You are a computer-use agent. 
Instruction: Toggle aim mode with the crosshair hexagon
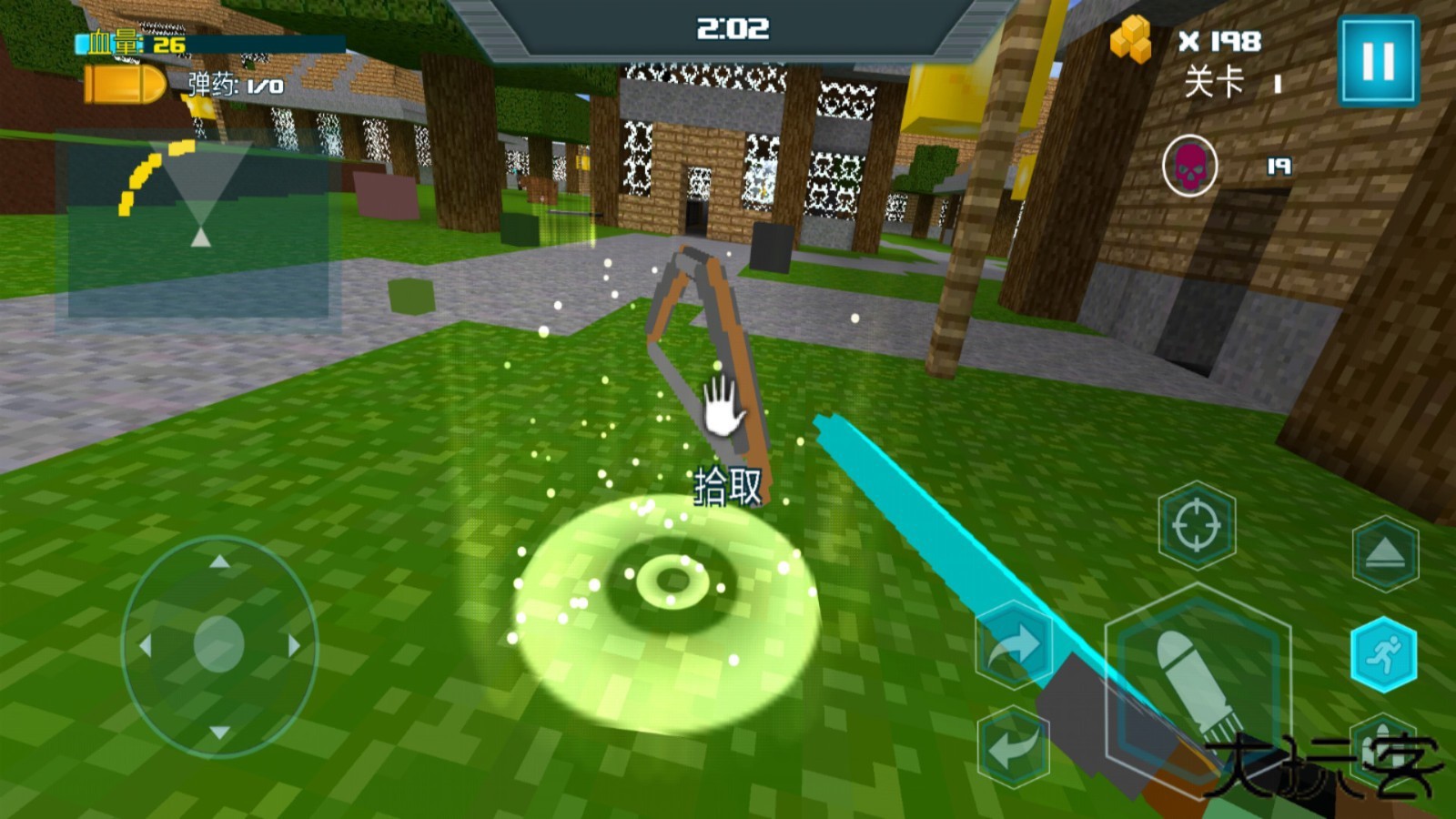point(1198,525)
